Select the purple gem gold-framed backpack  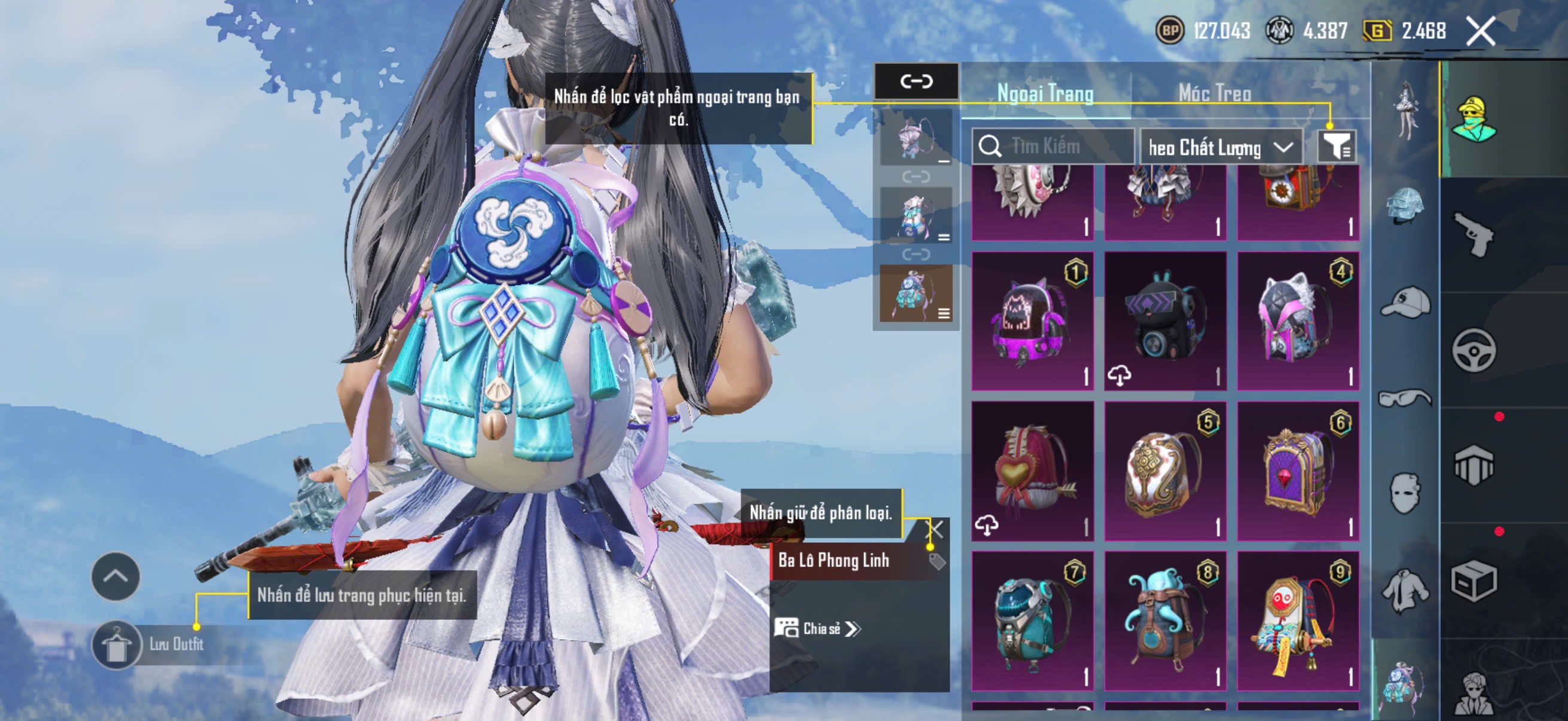point(1298,471)
